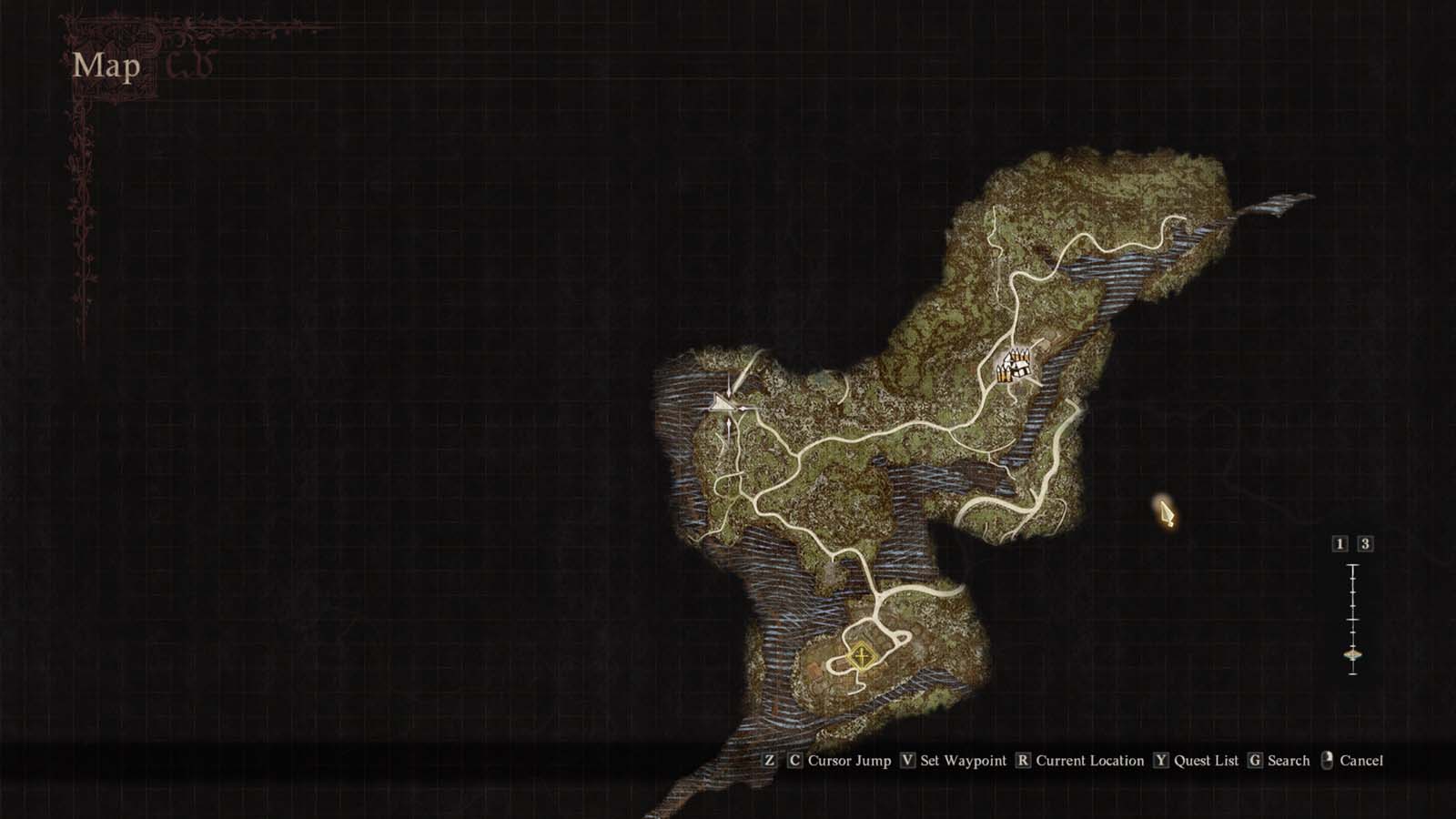Click the Set Waypoint command label
Viewport: 1456px width, 819px height.
(963, 761)
